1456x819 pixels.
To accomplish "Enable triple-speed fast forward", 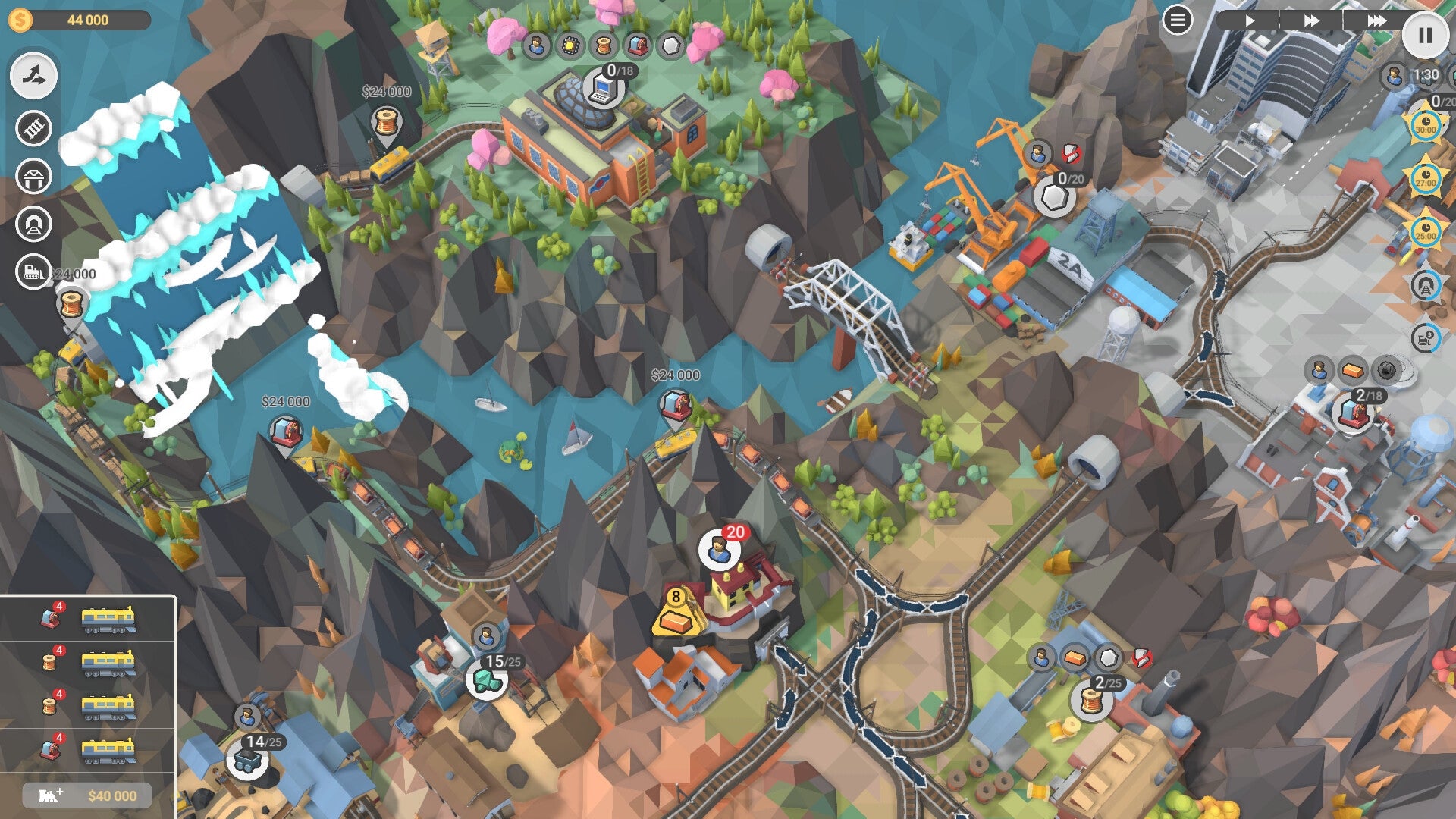I will click(x=1376, y=21).
